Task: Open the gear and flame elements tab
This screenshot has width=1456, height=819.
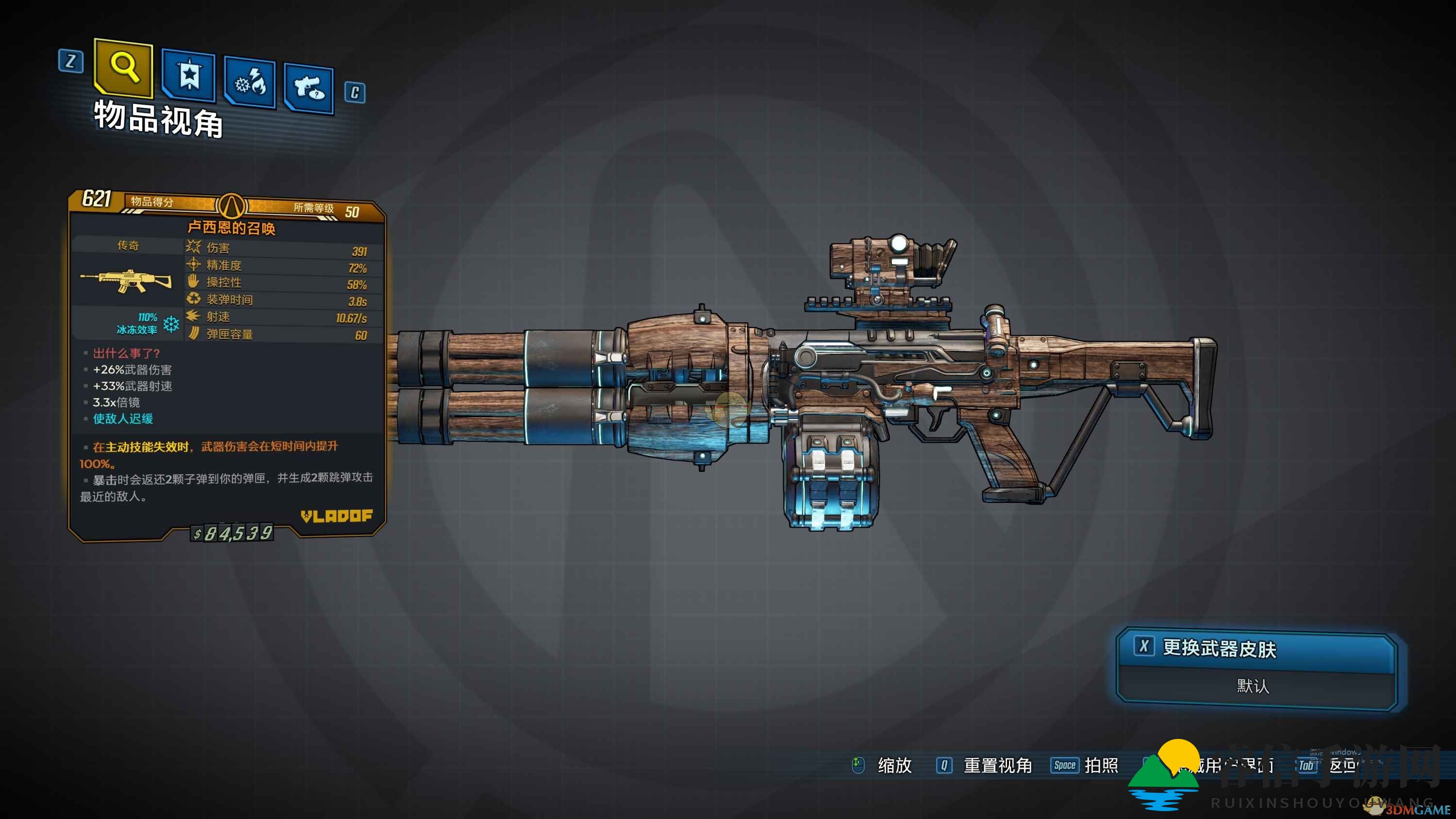Action: click(x=250, y=83)
